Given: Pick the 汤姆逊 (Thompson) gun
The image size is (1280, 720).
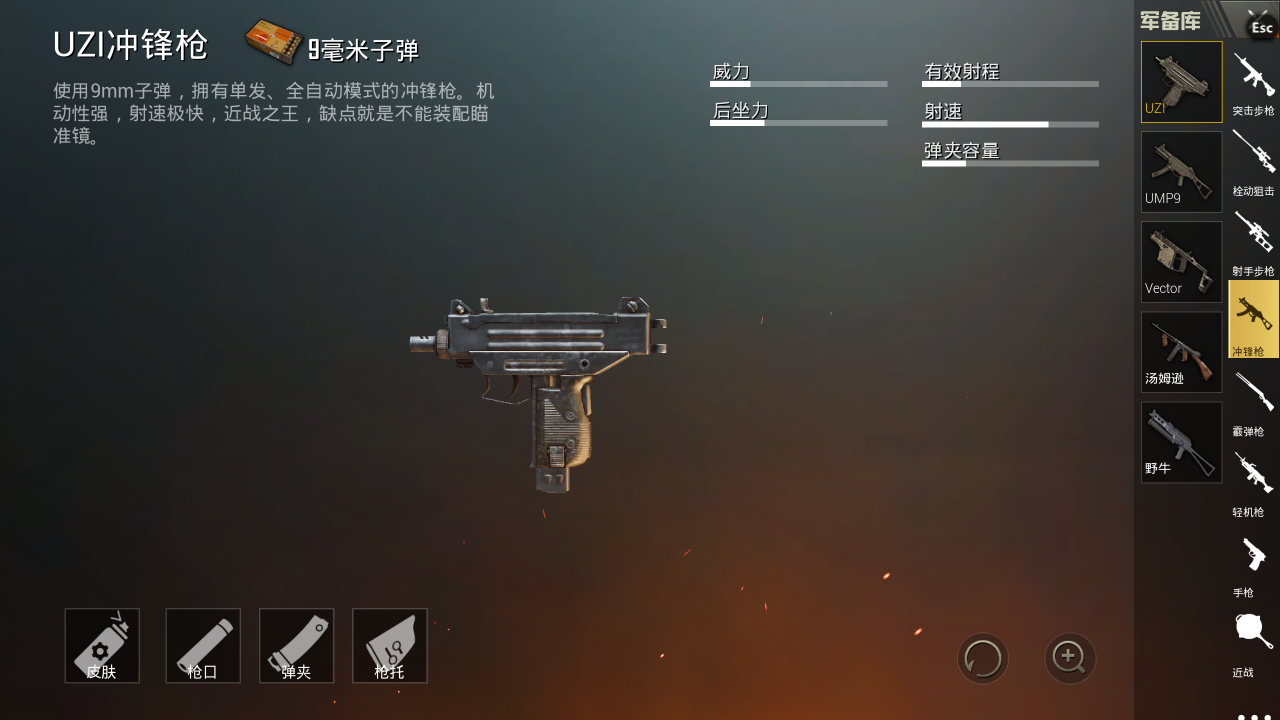Looking at the screenshot, I should [x=1181, y=352].
